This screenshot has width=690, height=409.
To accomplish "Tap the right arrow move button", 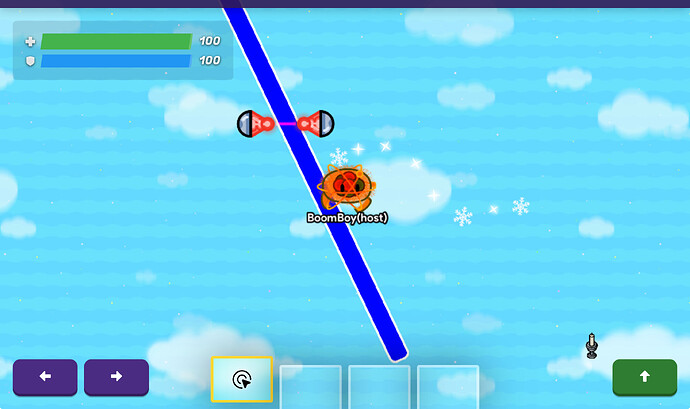I will [116, 377].
